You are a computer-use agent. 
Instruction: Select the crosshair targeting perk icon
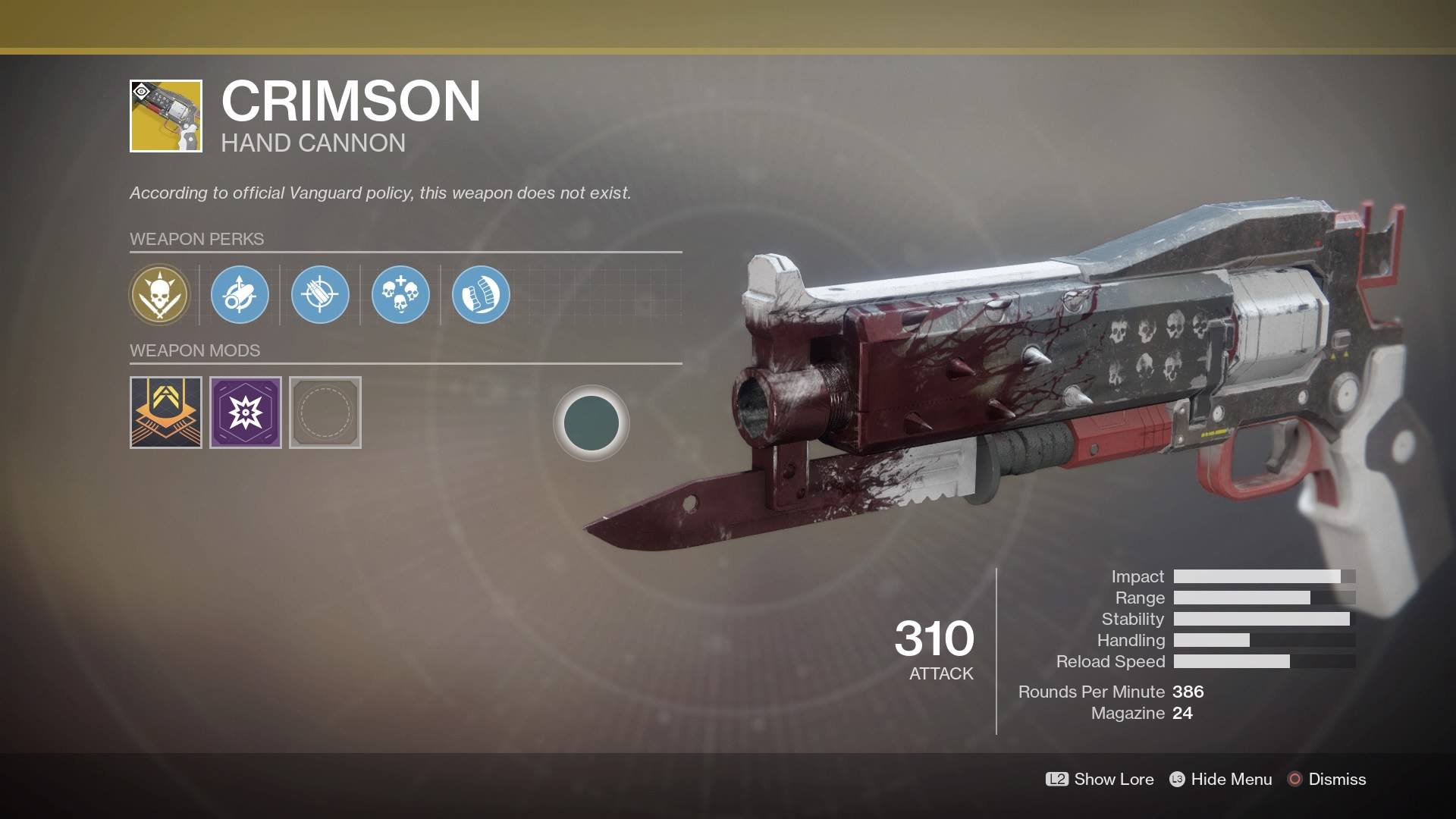click(320, 296)
